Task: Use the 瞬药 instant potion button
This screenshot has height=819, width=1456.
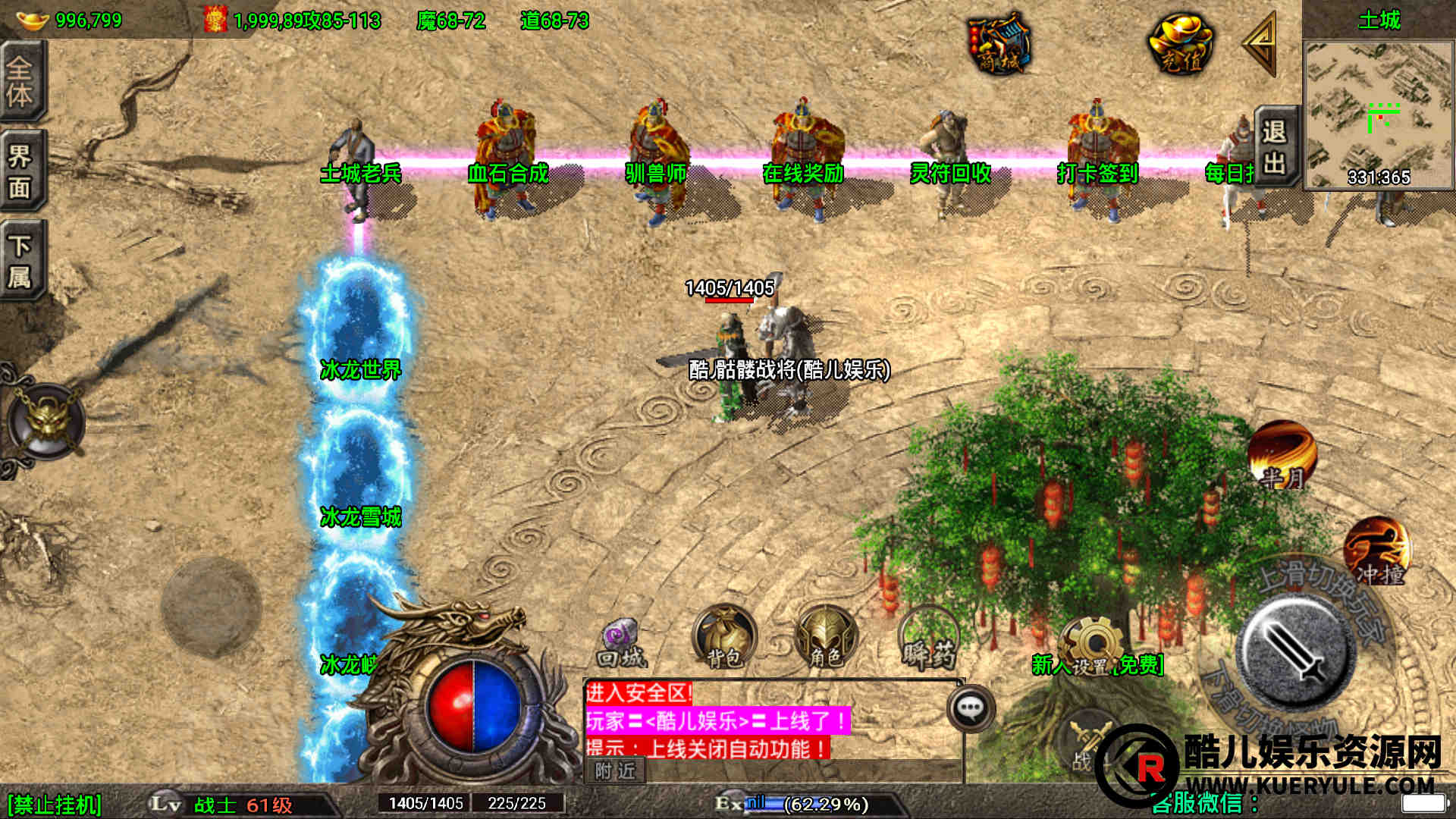Action: click(928, 641)
